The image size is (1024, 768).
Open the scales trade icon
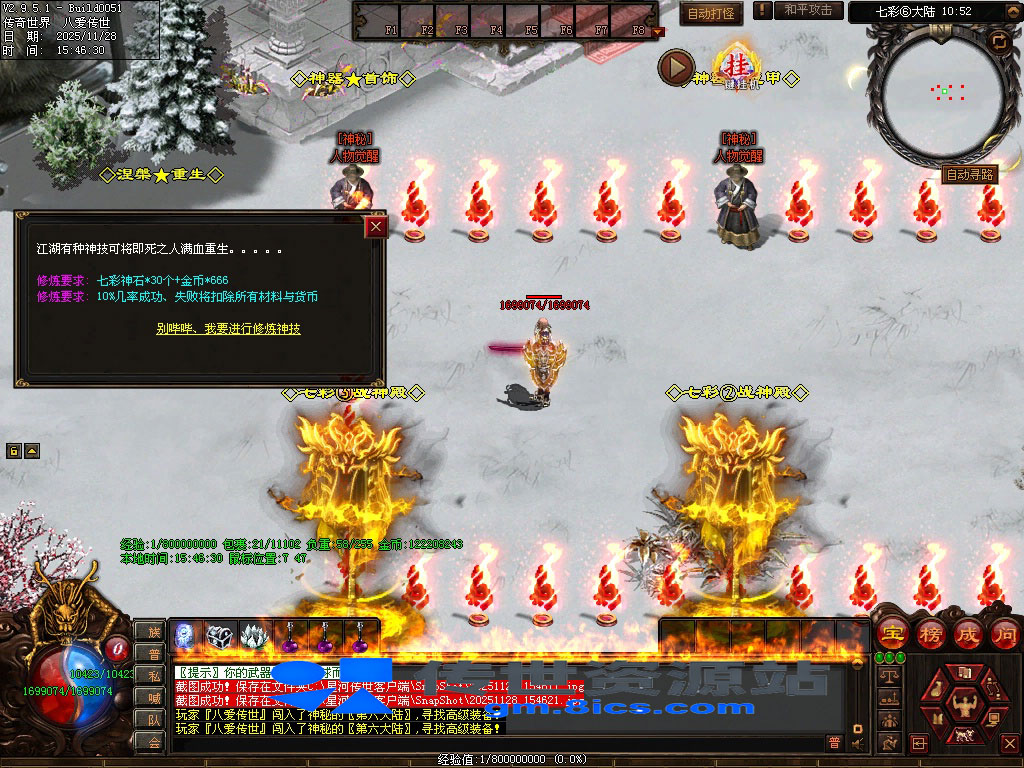point(887,676)
